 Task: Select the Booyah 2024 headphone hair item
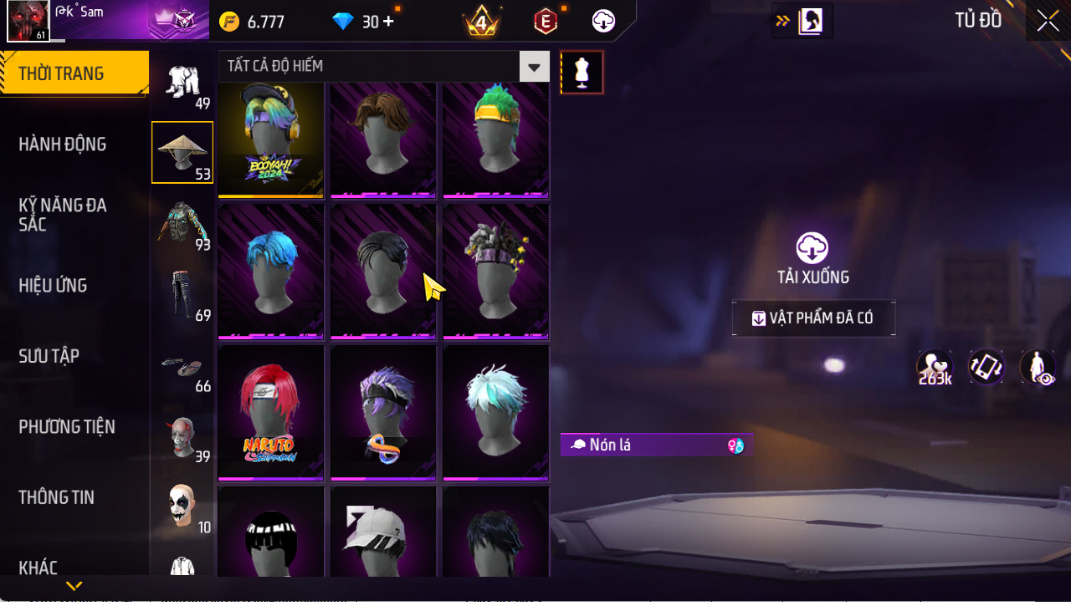(x=270, y=140)
